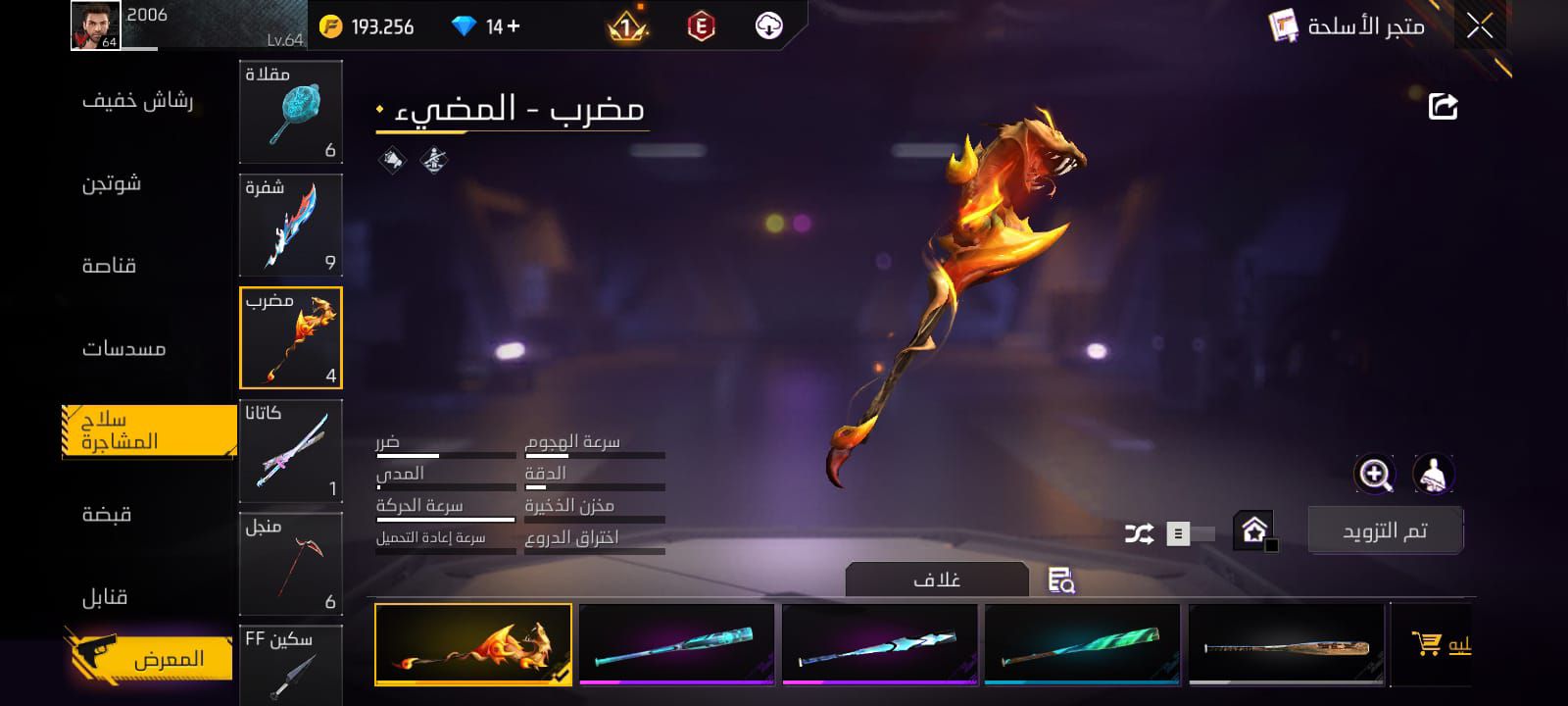The image size is (1568, 706).
Task: Click the magnifier zoom preview icon
Action: coord(1376,476)
